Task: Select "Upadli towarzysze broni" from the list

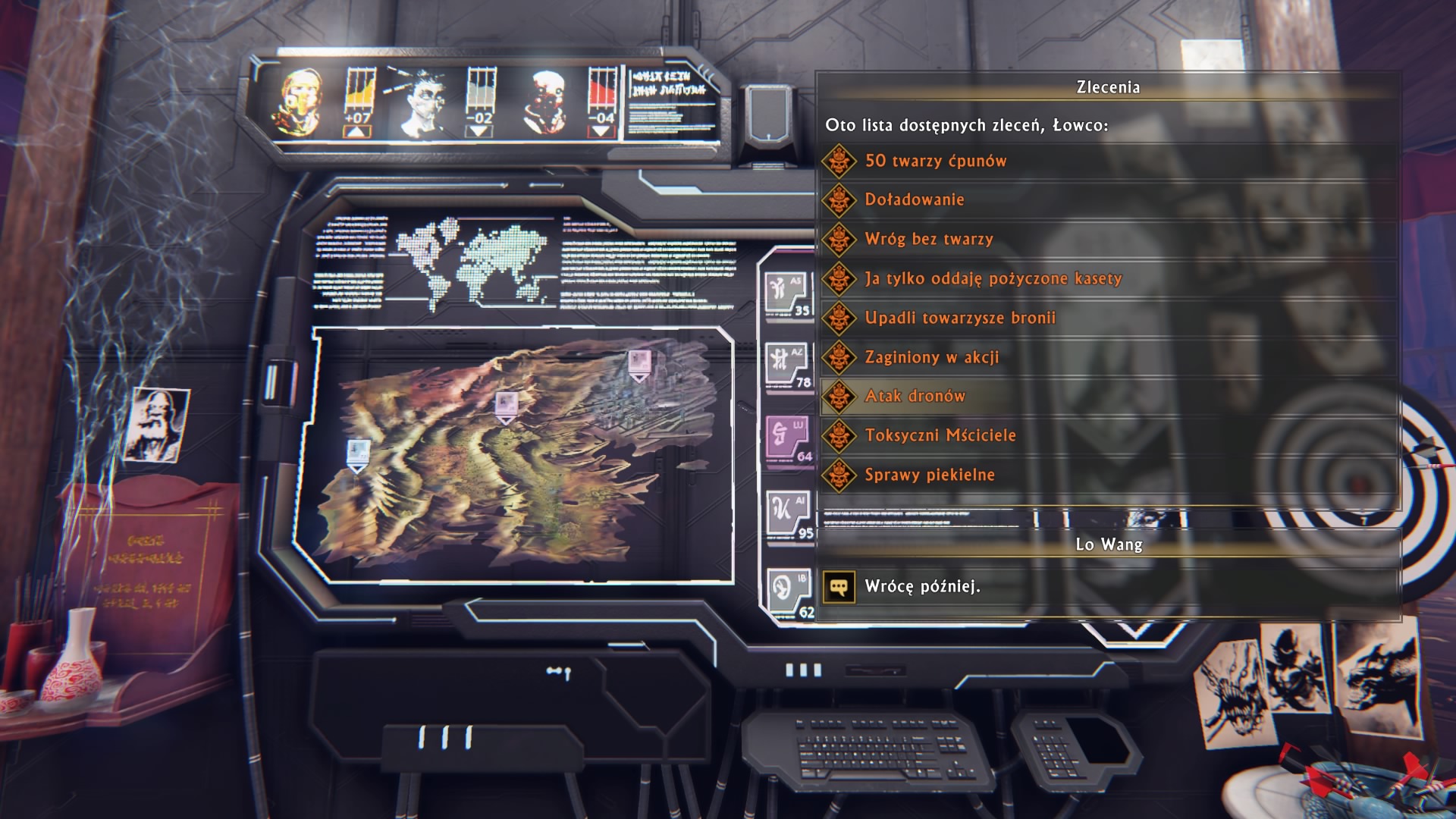Action: (960, 318)
